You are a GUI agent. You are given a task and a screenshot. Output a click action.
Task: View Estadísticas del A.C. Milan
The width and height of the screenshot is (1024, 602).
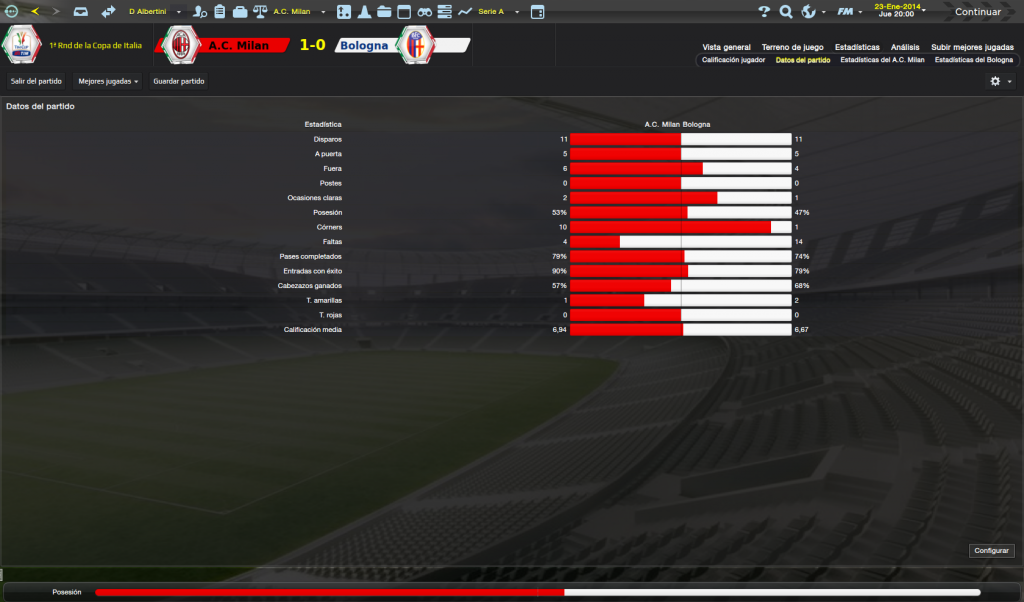pyautogui.click(x=882, y=60)
